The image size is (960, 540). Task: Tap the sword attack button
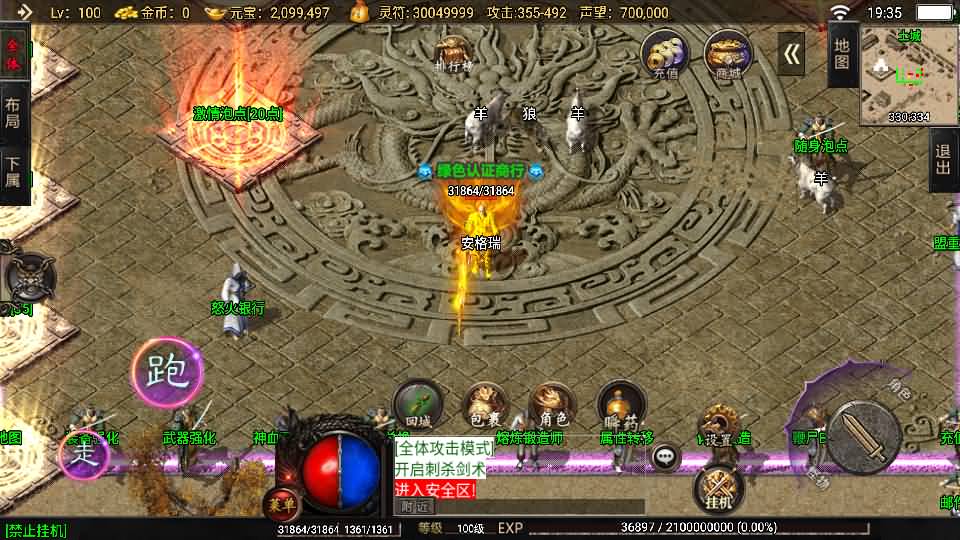coord(862,436)
